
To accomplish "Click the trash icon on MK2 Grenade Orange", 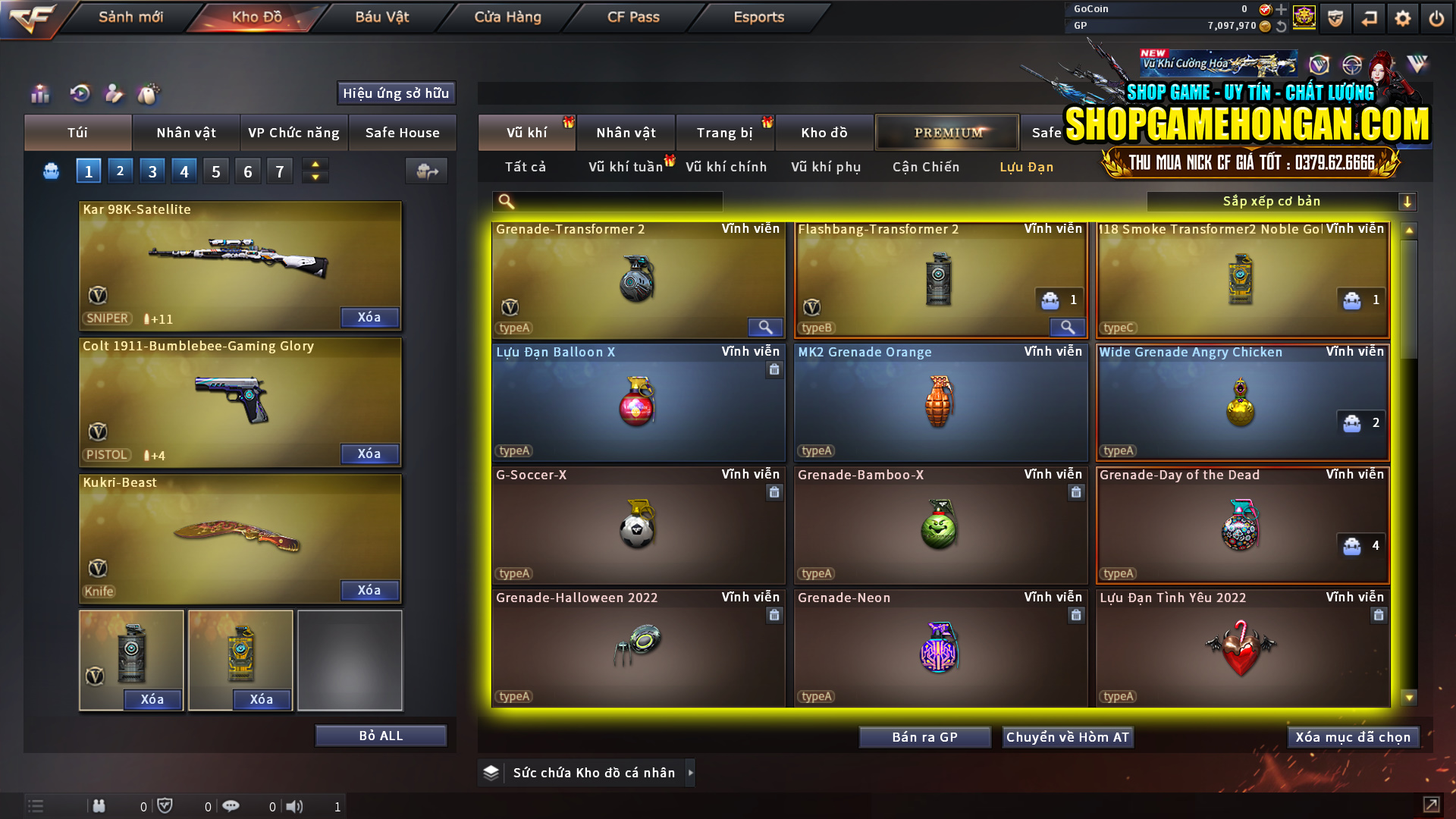I will [1076, 369].
